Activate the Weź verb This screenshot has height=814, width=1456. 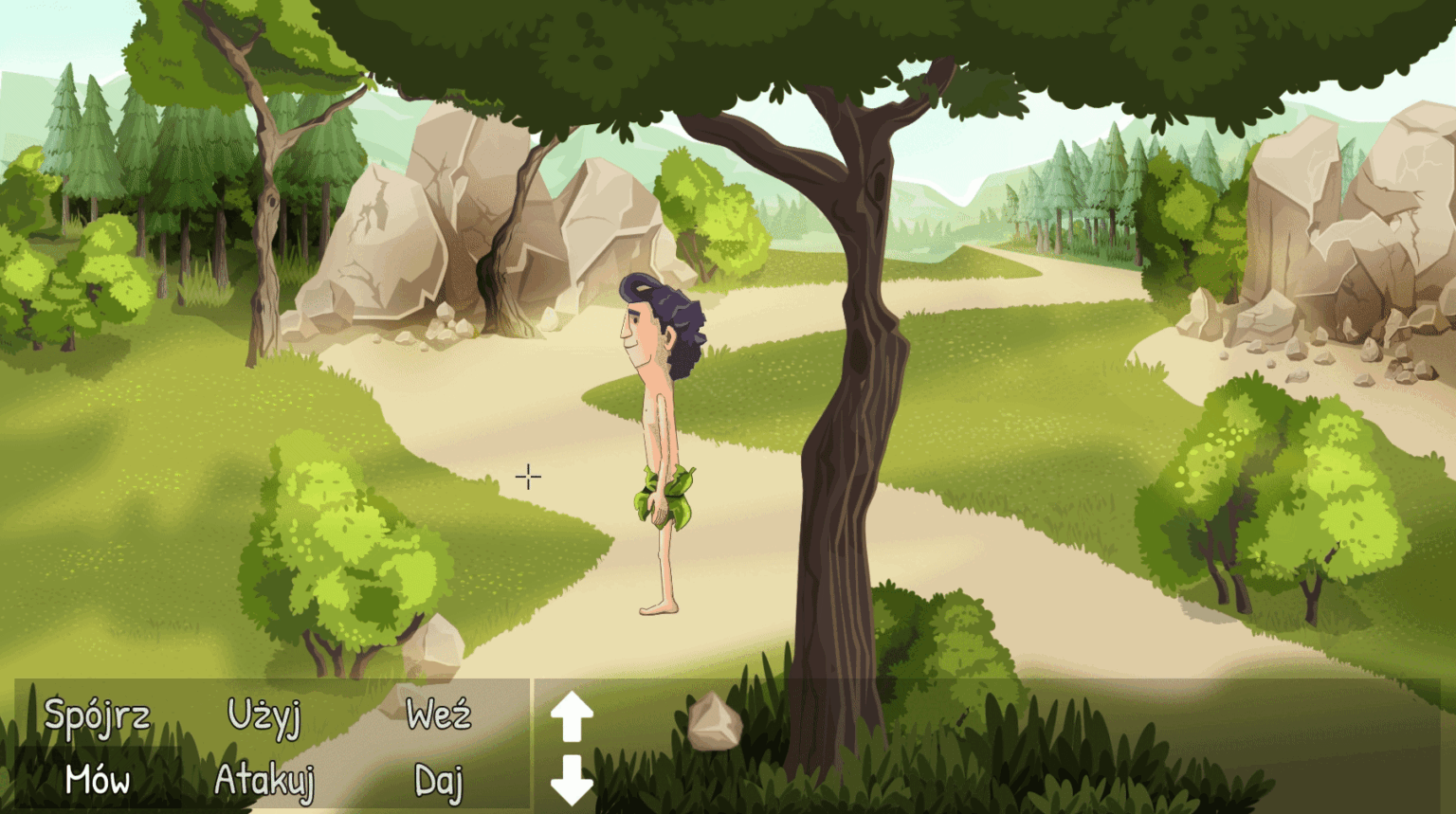tap(438, 715)
